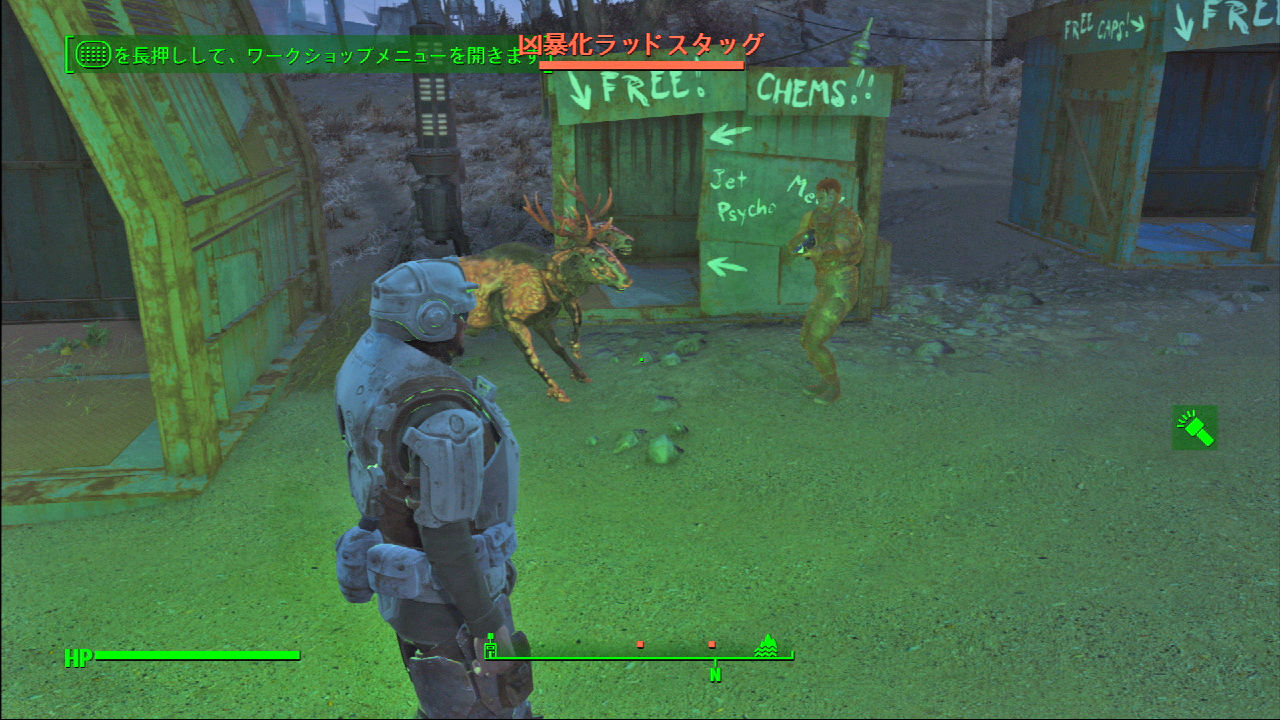Image resolution: width=1280 pixels, height=720 pixels.
Task: Select the settlement marker on the compass left edge
Action: click(x=490, y=650)
